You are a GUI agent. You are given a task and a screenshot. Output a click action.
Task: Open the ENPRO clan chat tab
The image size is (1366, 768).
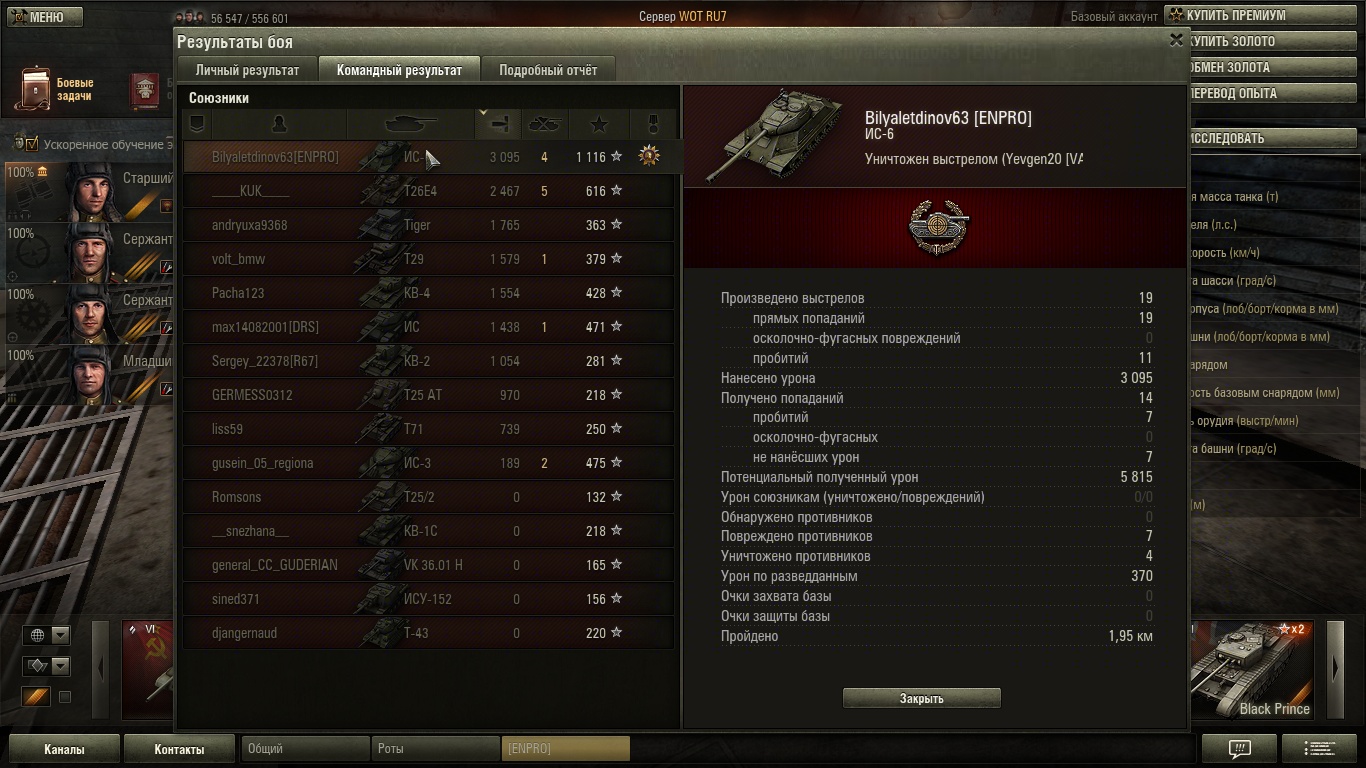(x=565, y=749)
